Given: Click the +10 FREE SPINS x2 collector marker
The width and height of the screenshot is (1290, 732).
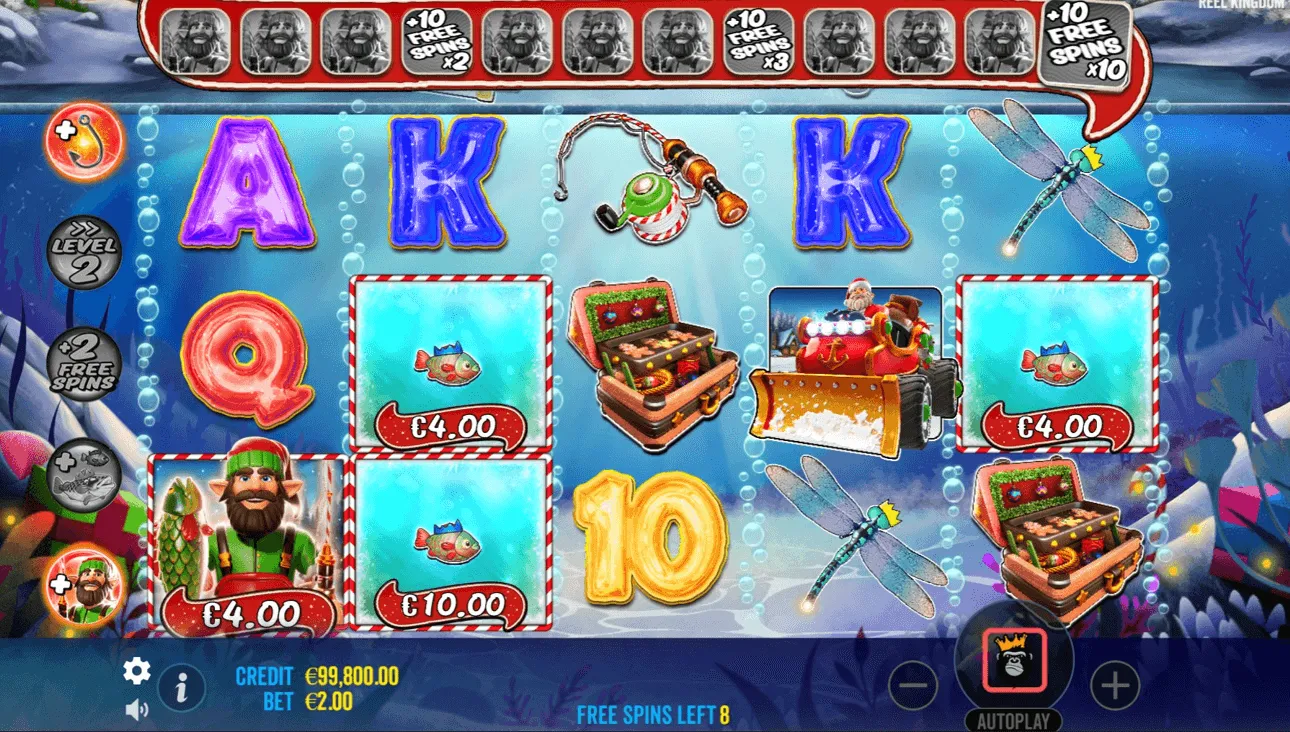Looking at the screenshot, I should 437,42.
